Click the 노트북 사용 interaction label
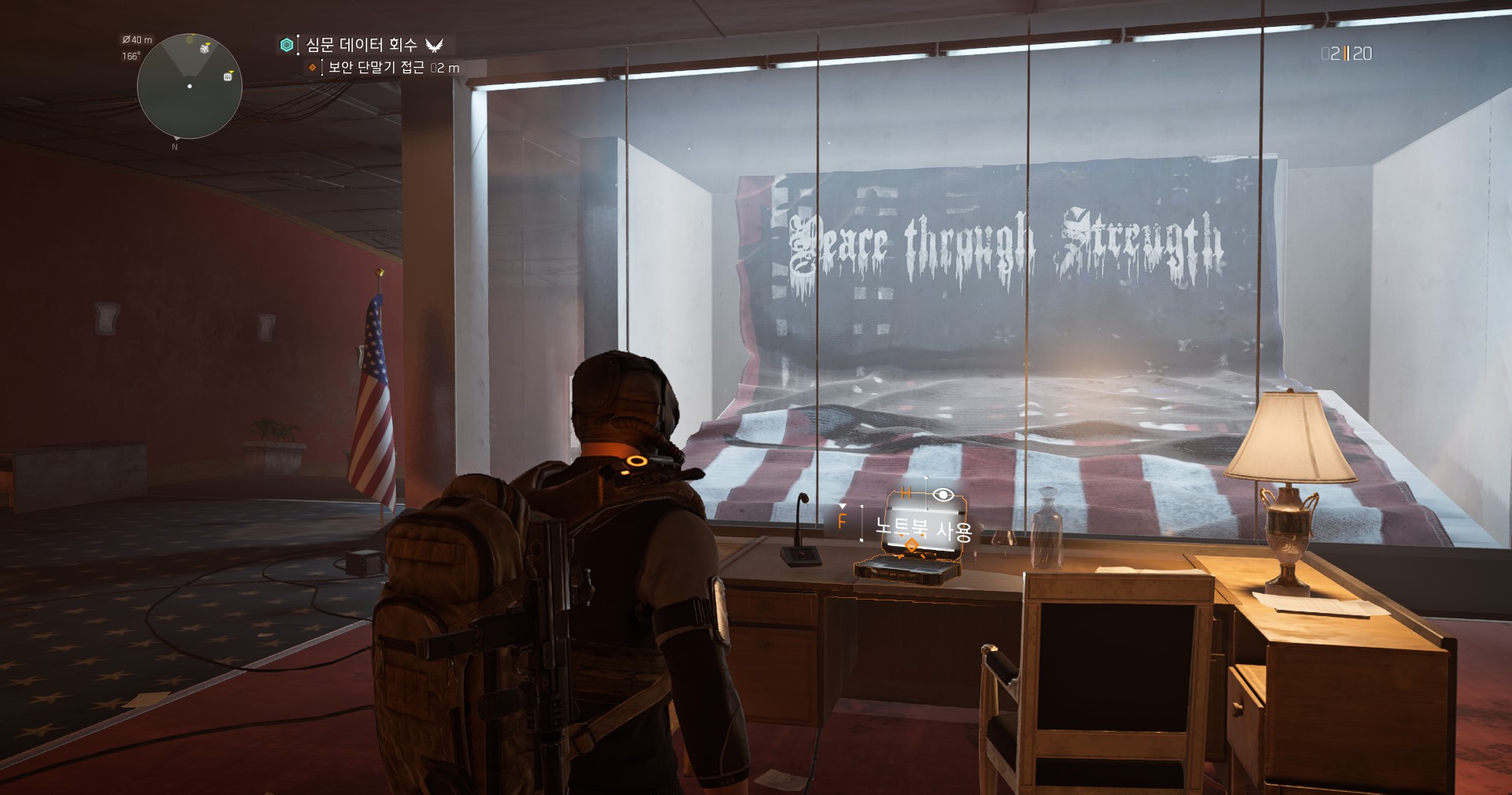The height and width of the screenshot is (795, 1512). click(924, 529)
